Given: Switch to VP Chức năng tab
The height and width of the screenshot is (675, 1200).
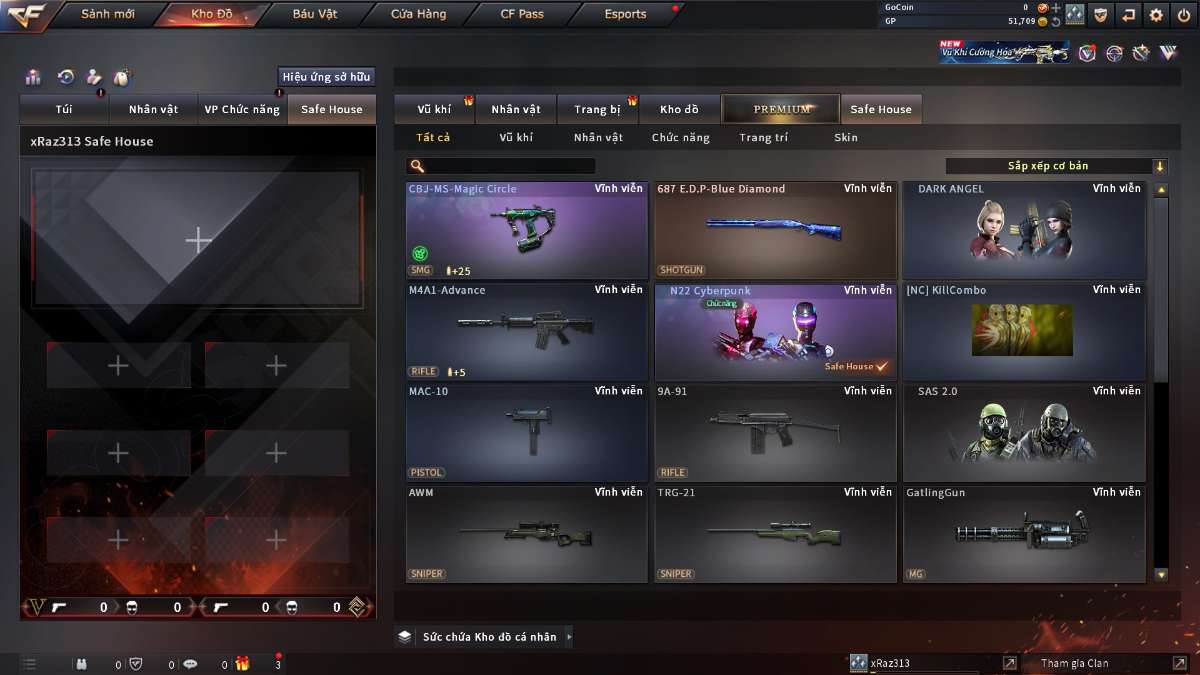Looking at the screenshot, I should [x=242, y=109].
